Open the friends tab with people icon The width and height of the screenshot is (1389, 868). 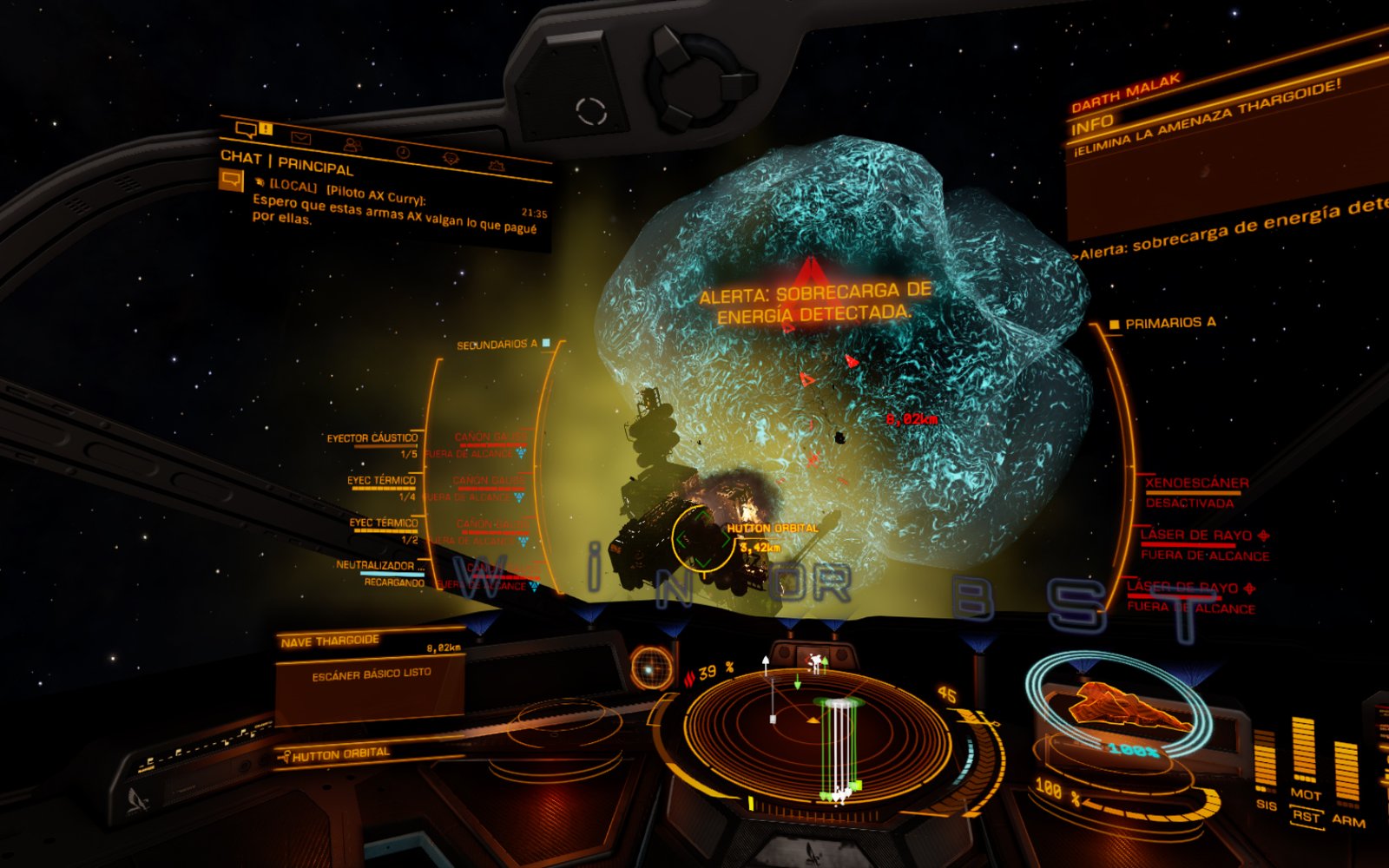(352, 145)
